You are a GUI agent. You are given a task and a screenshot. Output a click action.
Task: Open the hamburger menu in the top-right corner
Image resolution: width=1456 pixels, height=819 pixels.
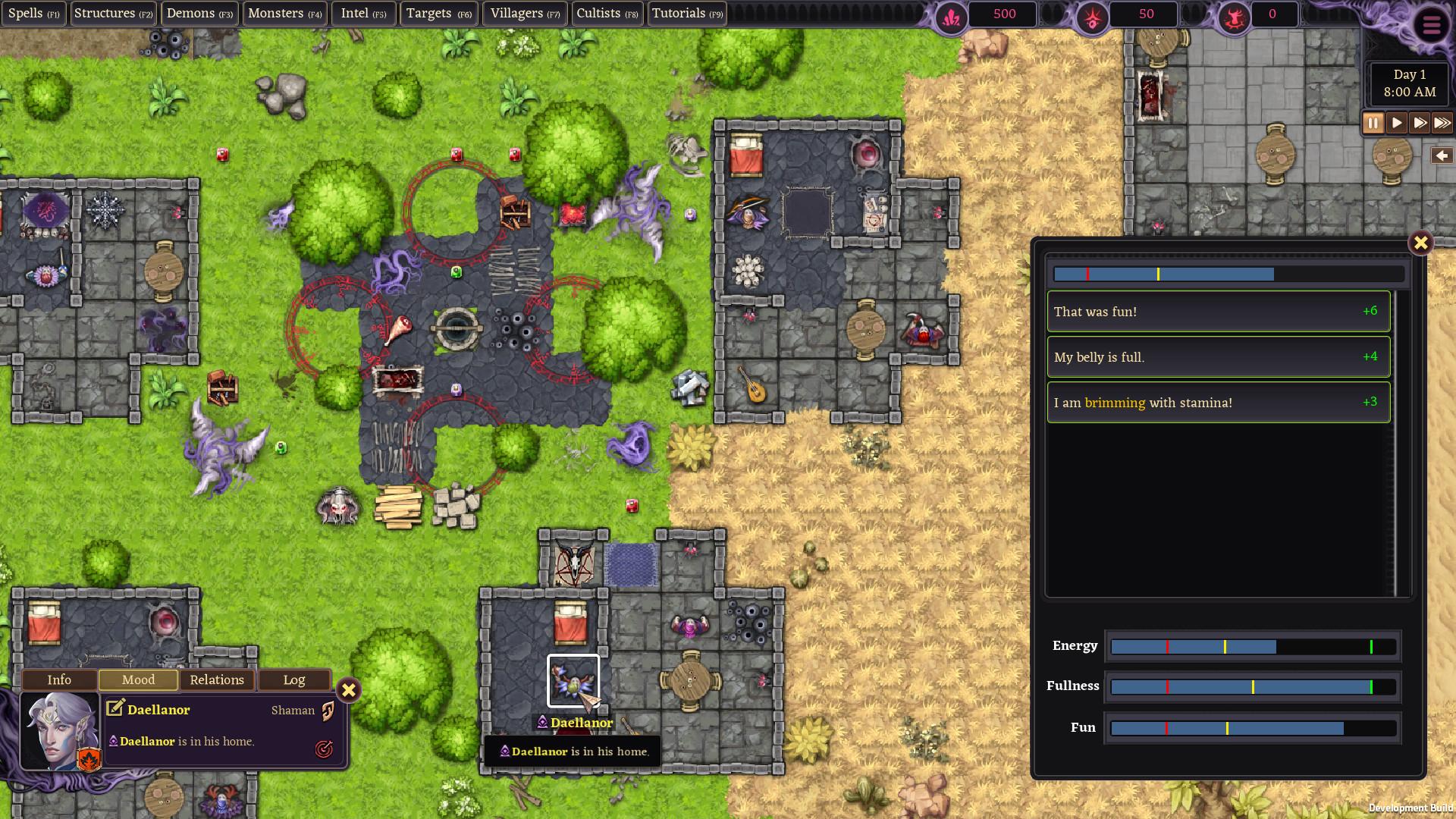(1431, 25)
